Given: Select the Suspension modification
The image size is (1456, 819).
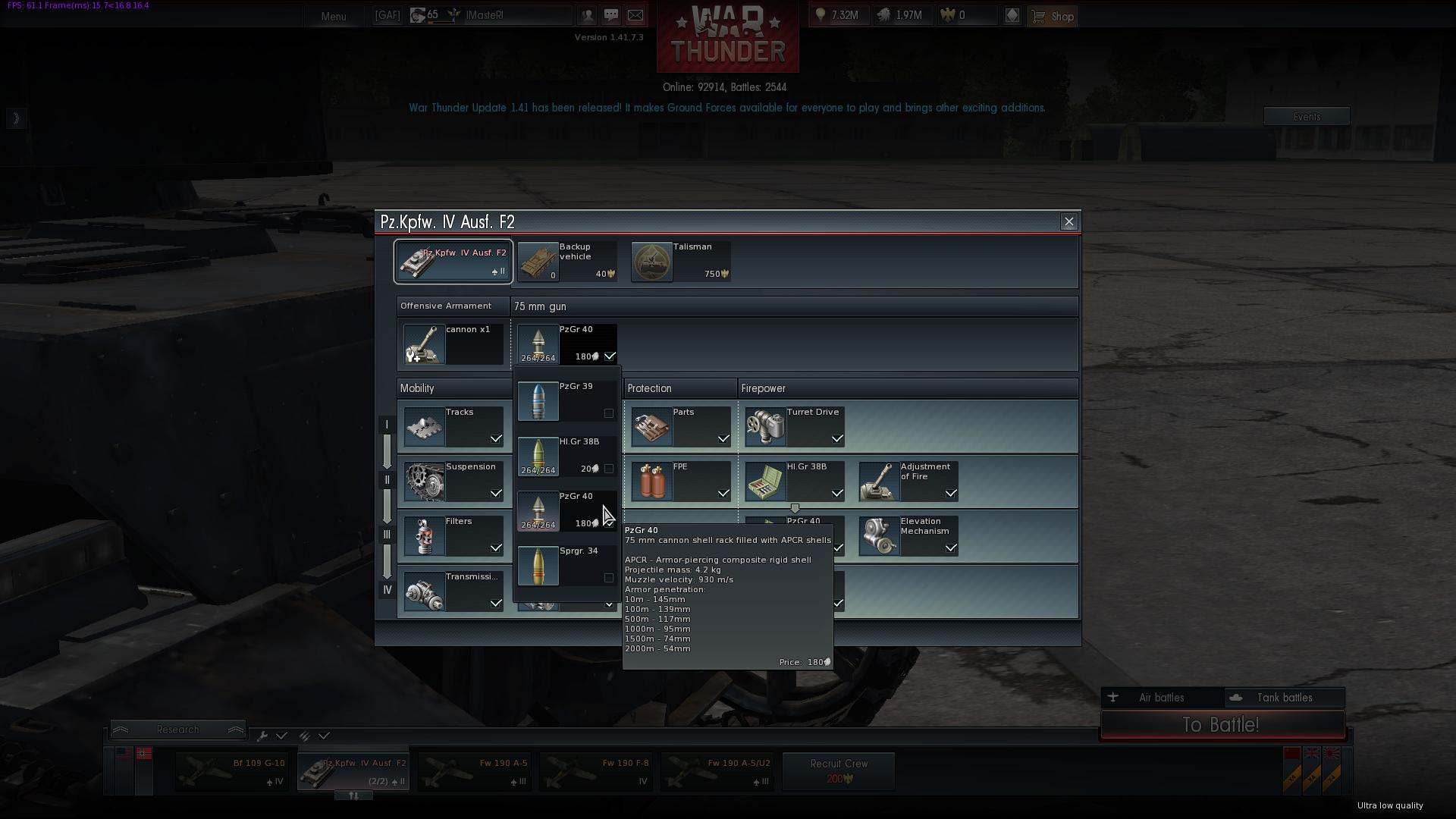Looking at the screenshot, I should [453, 481].
